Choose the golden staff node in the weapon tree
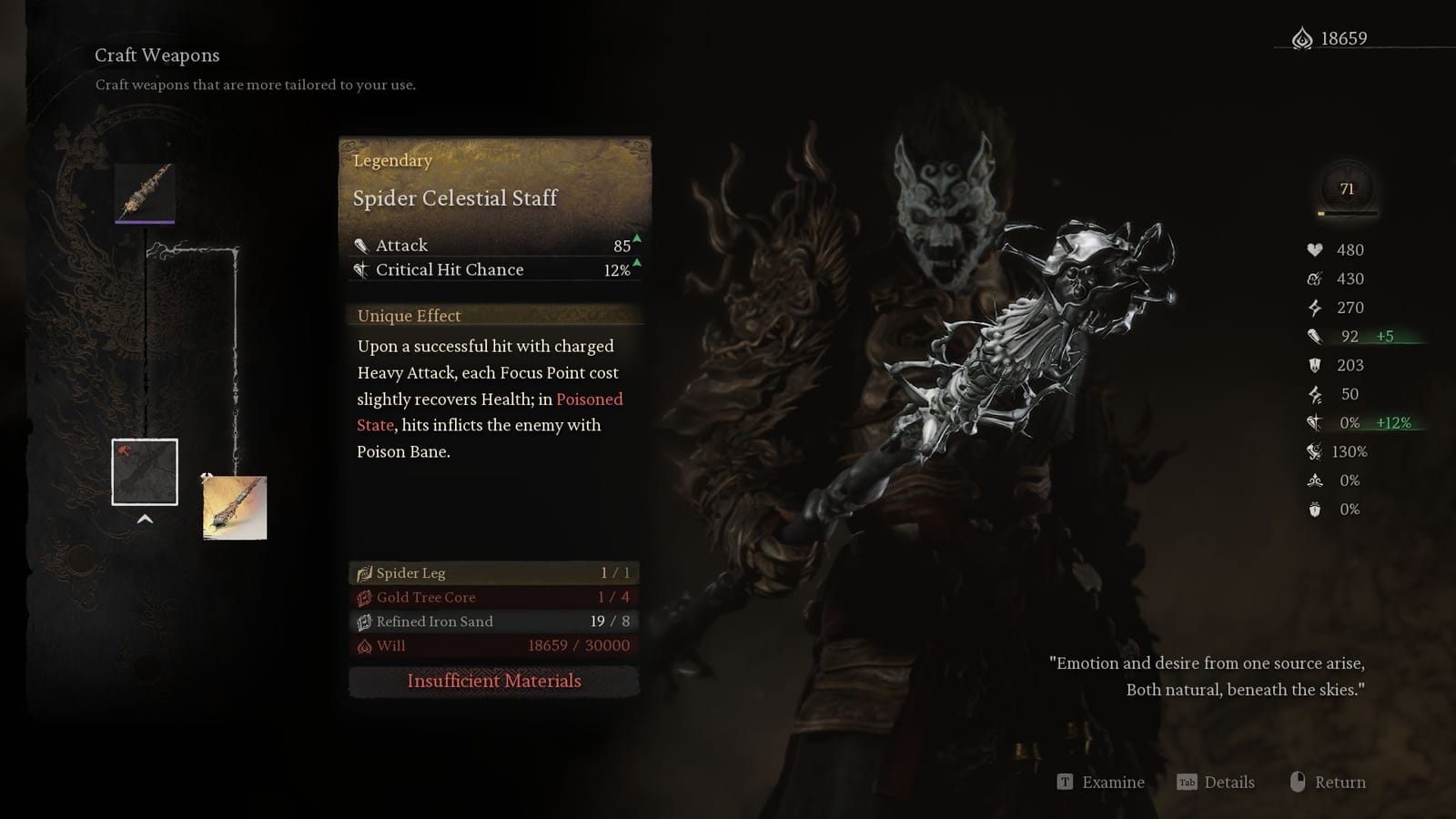Screen dimensions: 1456x819 point(235,508)
